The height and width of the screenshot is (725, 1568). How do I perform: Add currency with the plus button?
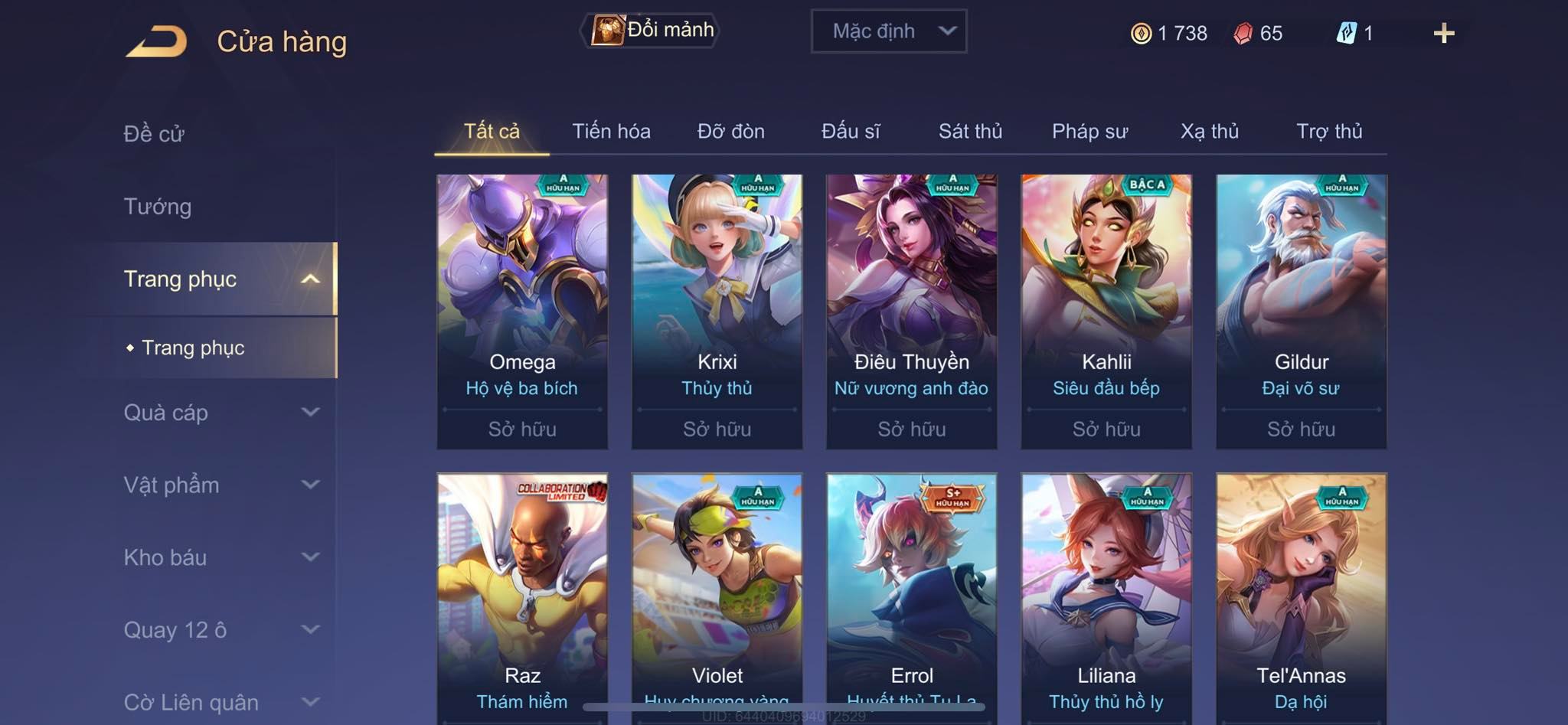(1443, 33)
